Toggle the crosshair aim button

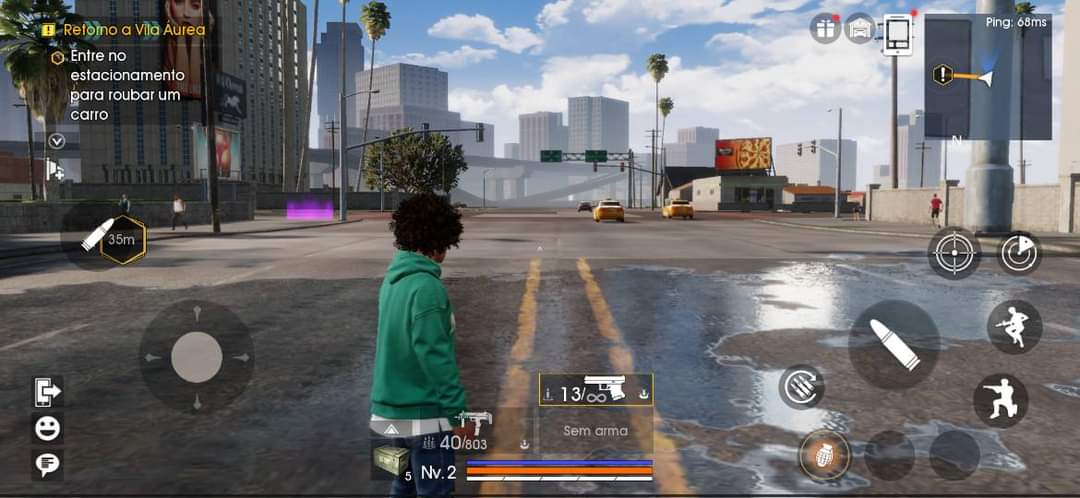point(954,253)
